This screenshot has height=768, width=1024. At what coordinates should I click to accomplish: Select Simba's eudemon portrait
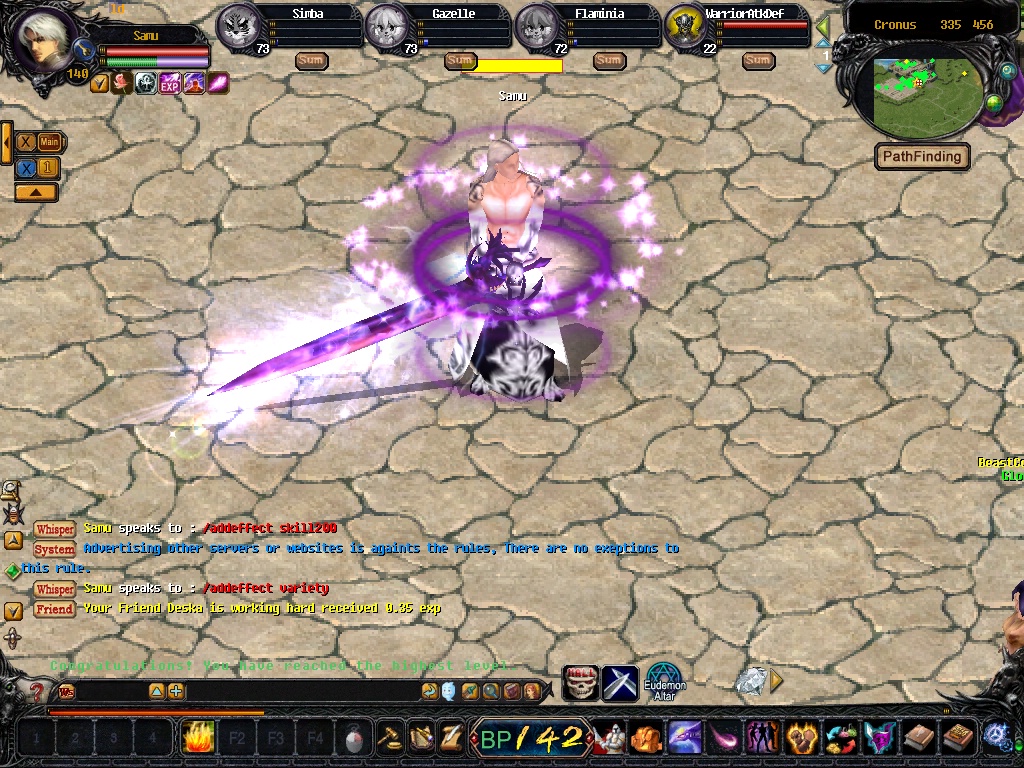[x=237, y=24]
